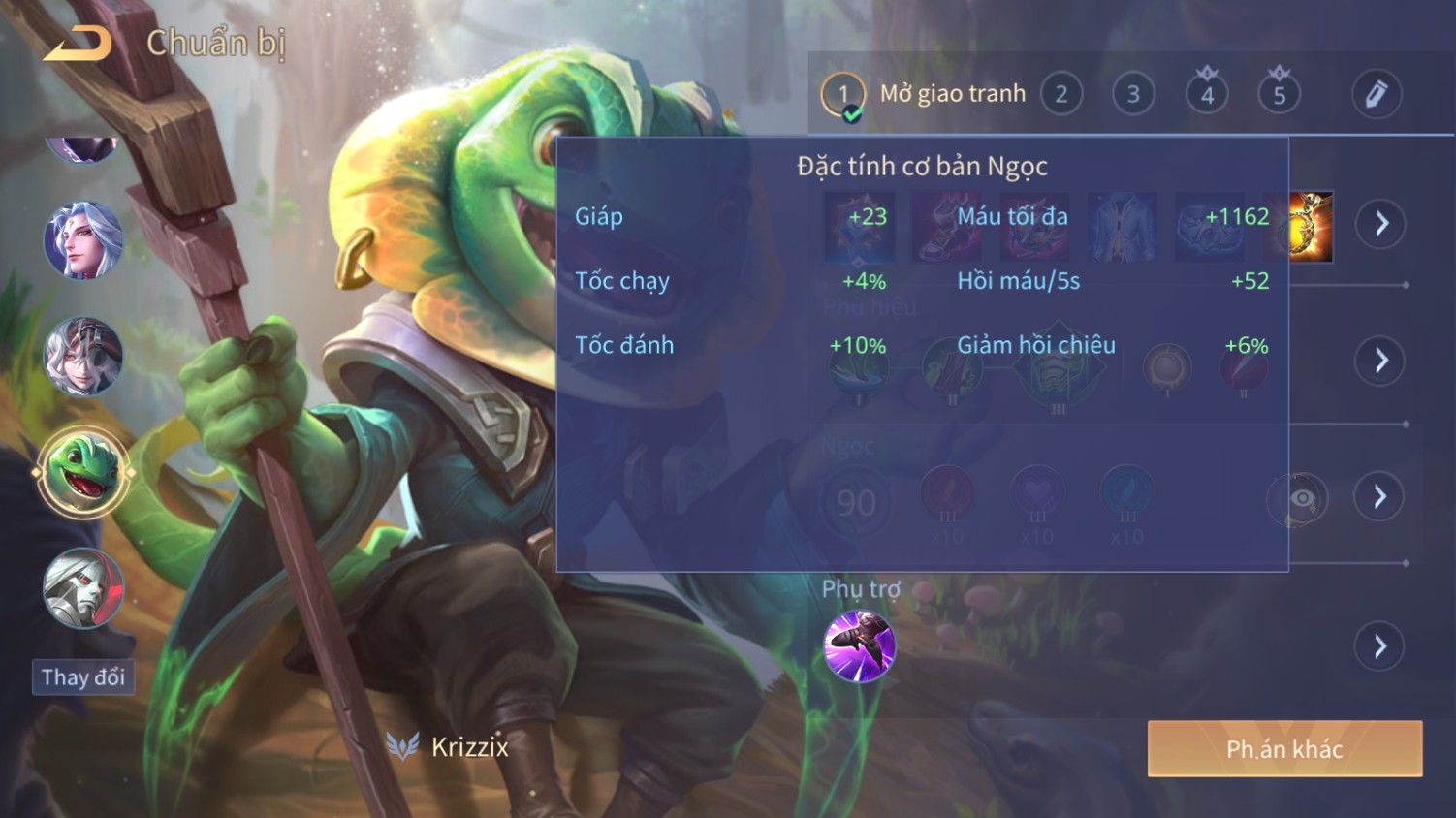Pick the silver-haired hero with eyepatch portrait
This screenshot has height=818, width=1456.
(x=83, y=357)
